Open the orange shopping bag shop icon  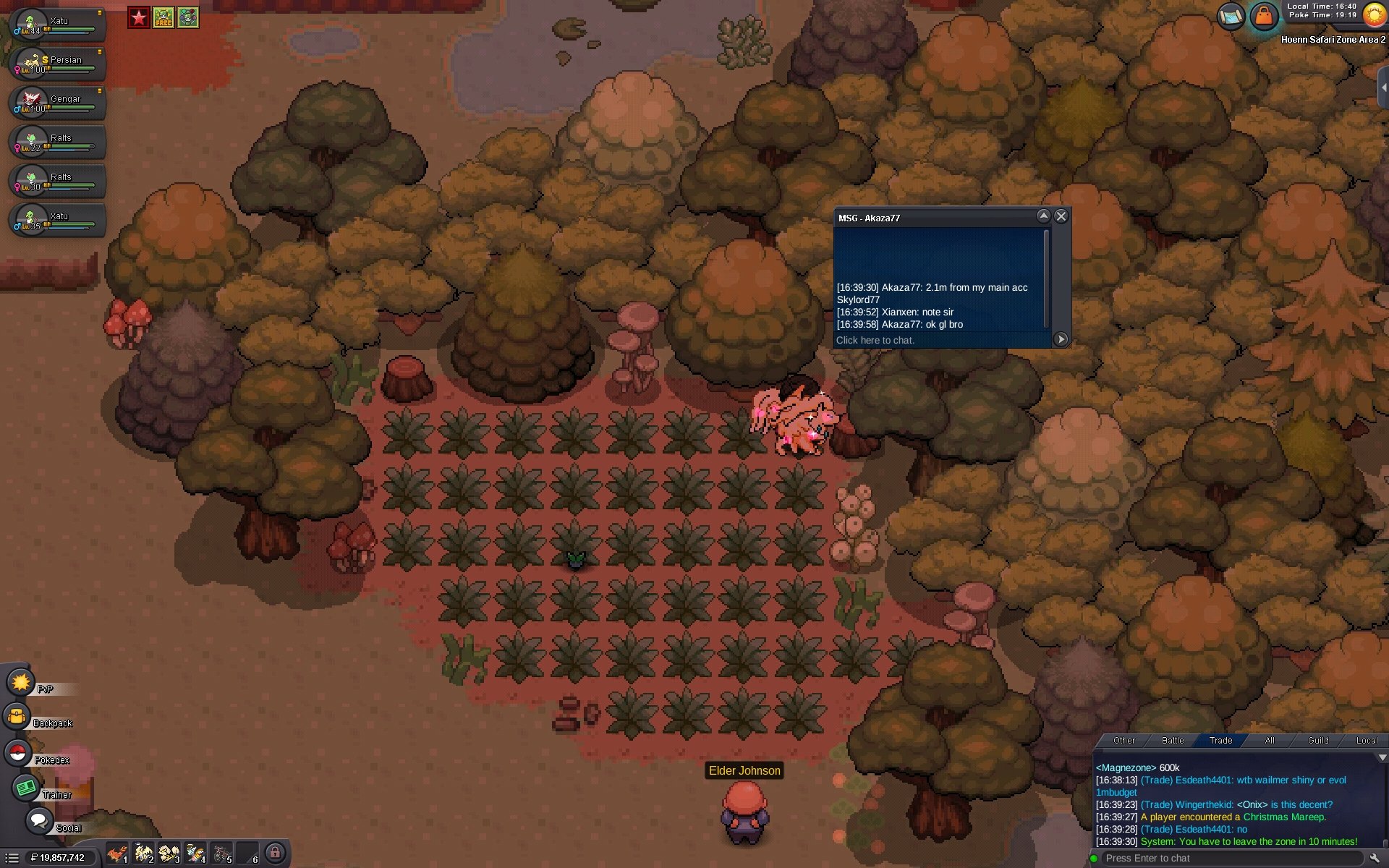tap(1264, 15)
